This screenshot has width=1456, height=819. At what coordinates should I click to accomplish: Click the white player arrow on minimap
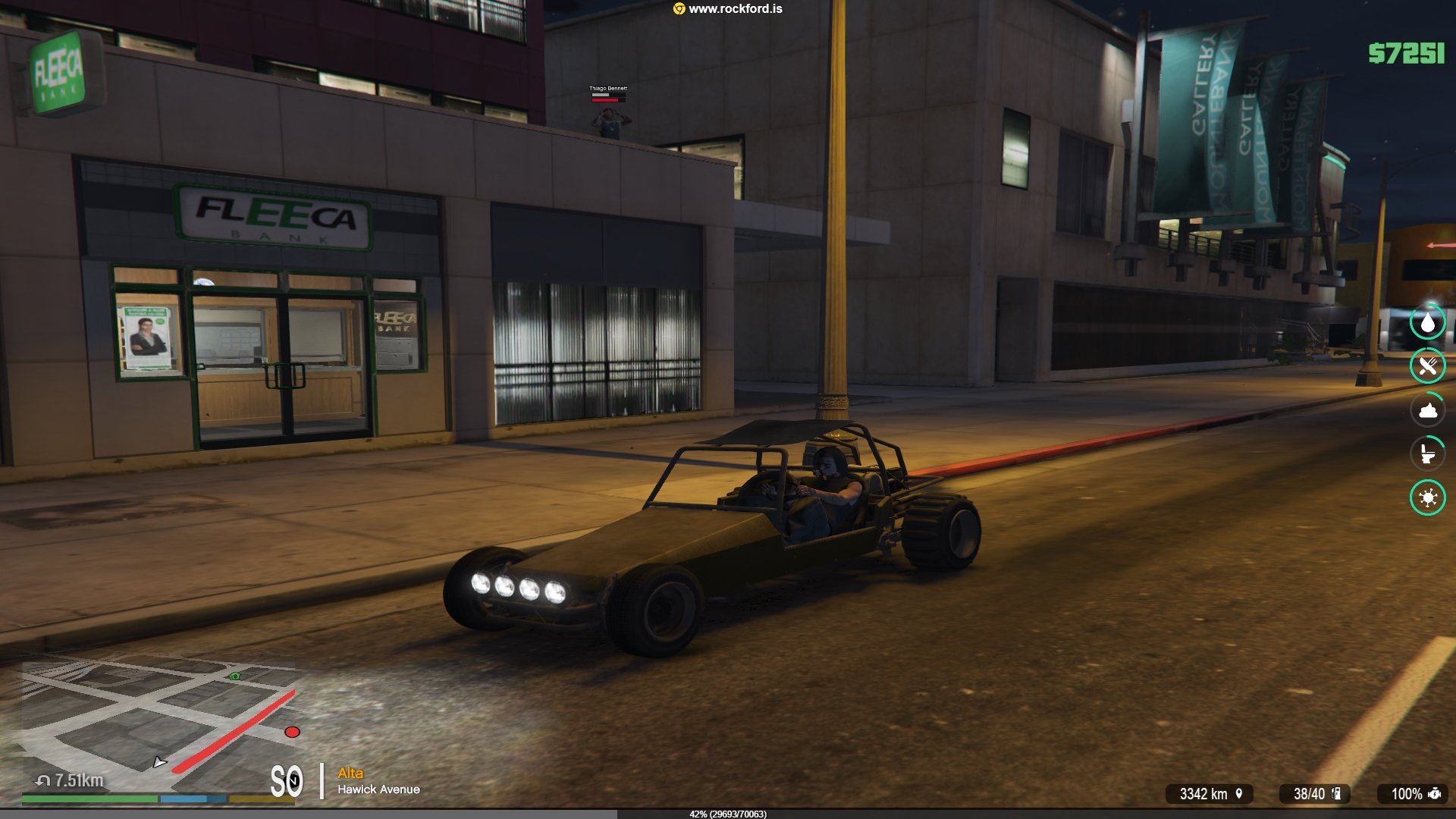pos(158,762)
